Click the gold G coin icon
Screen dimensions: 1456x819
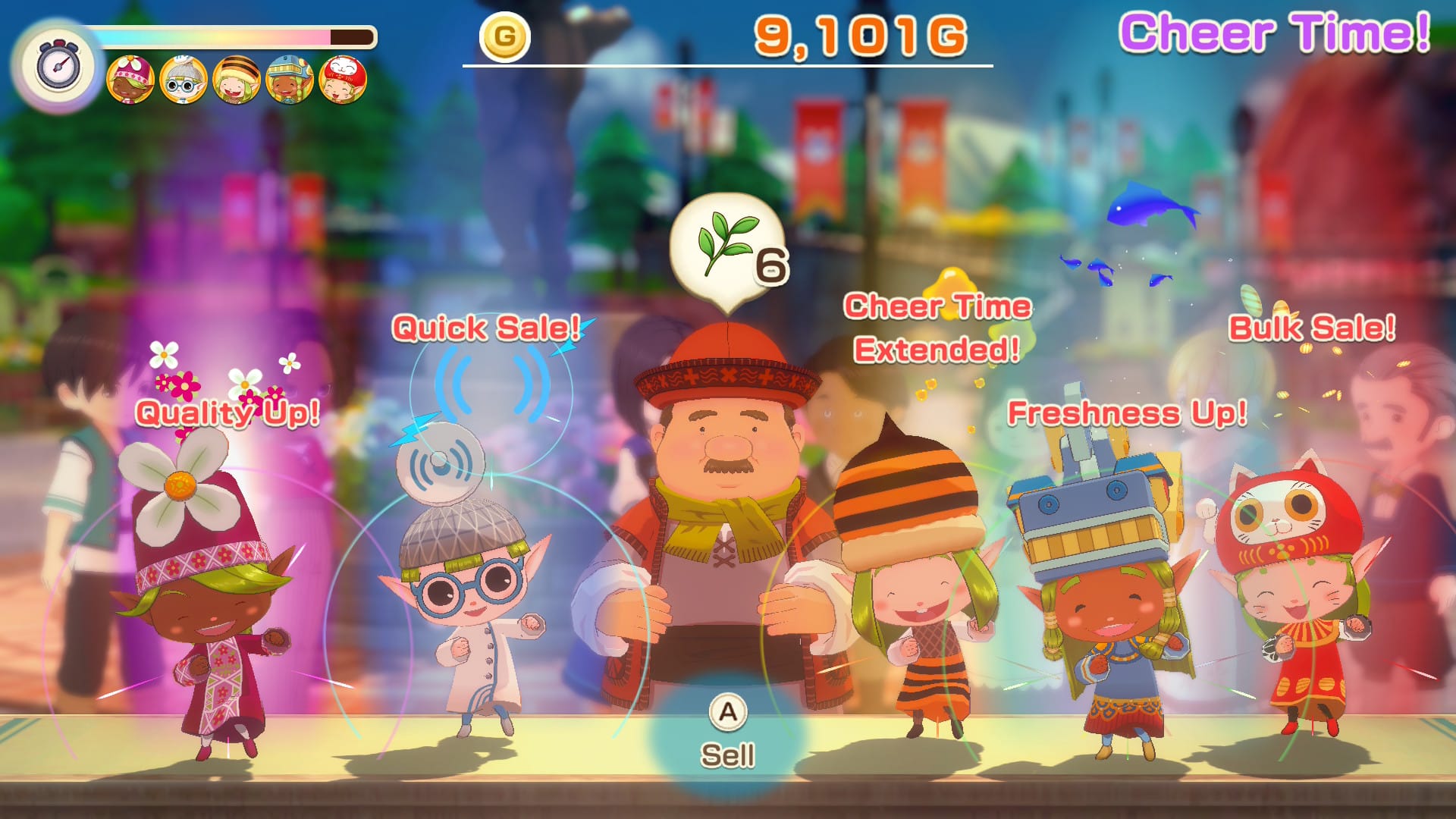pyautogui.click(x=504, y=36)
